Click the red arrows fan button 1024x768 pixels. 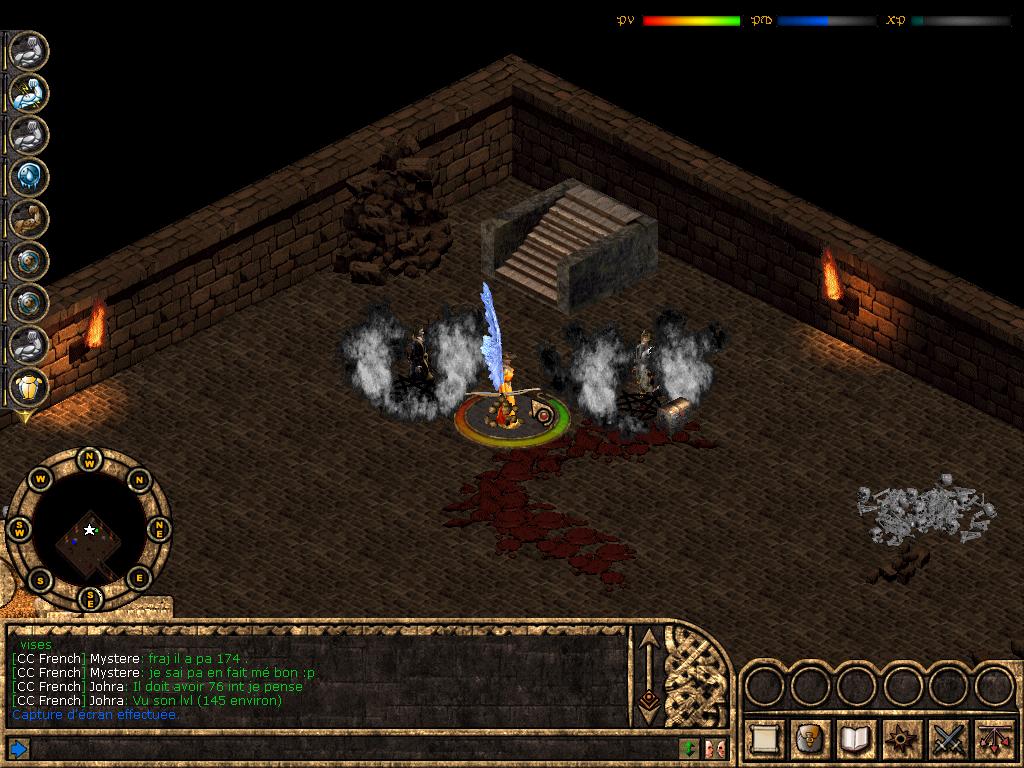[x=993, y=739]
